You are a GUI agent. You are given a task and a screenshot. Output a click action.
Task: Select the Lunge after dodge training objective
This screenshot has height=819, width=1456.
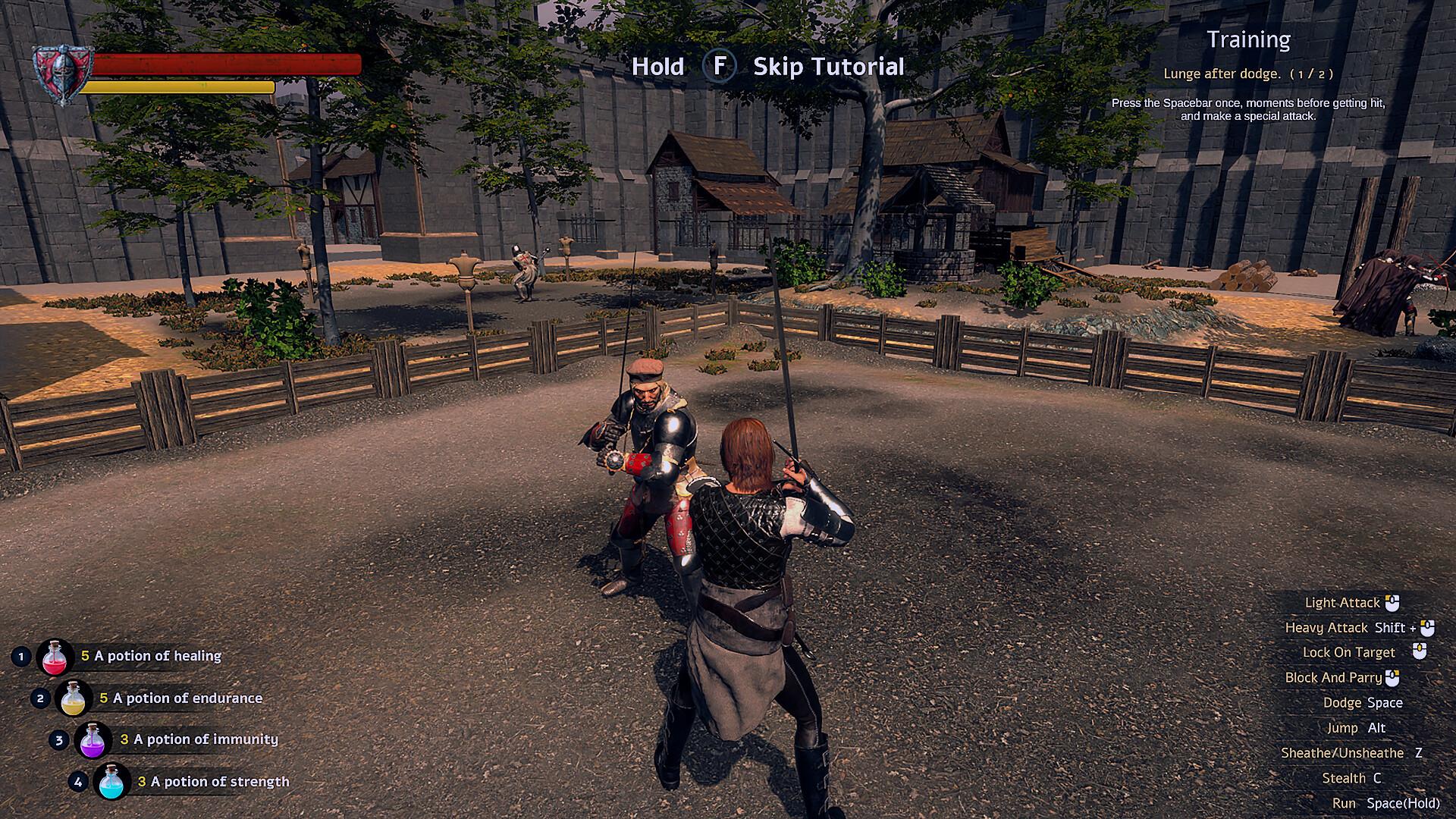click(1247, 74)
